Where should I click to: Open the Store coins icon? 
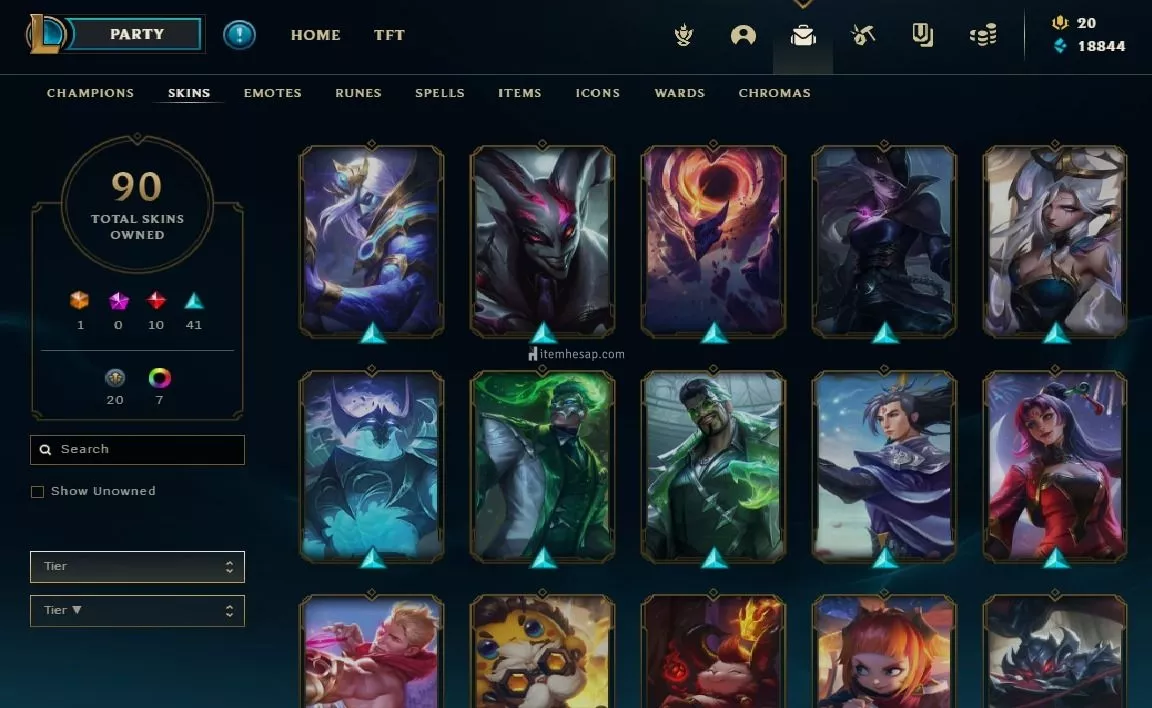[983, 36]
